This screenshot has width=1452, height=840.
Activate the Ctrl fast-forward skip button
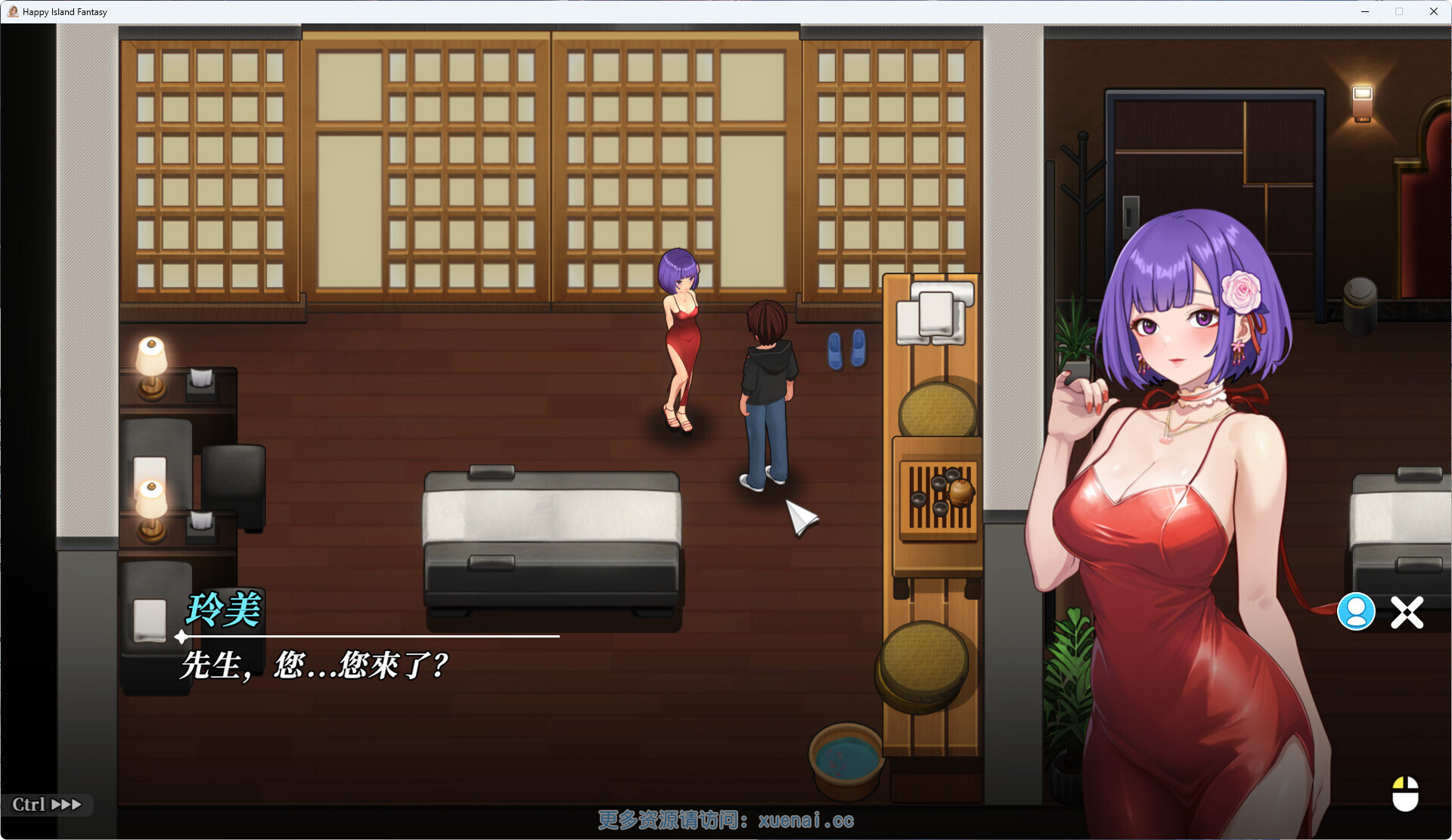click(47, 804)
